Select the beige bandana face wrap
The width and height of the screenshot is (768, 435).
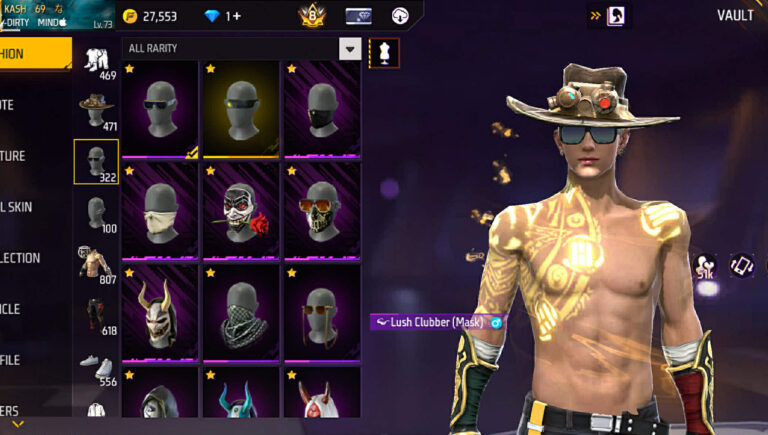click(160, 211)
